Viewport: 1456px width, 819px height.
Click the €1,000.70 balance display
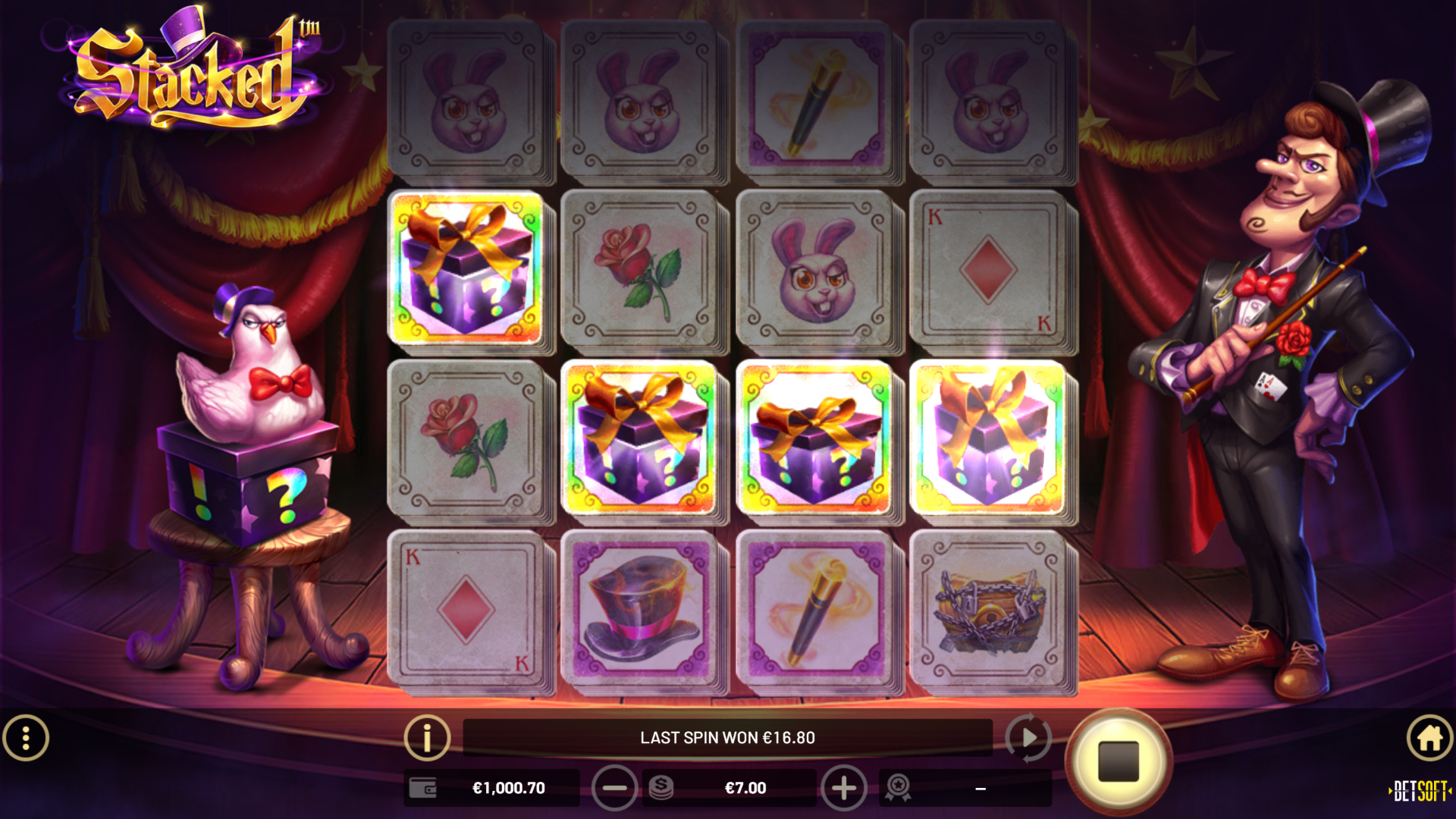pos(510,788)
